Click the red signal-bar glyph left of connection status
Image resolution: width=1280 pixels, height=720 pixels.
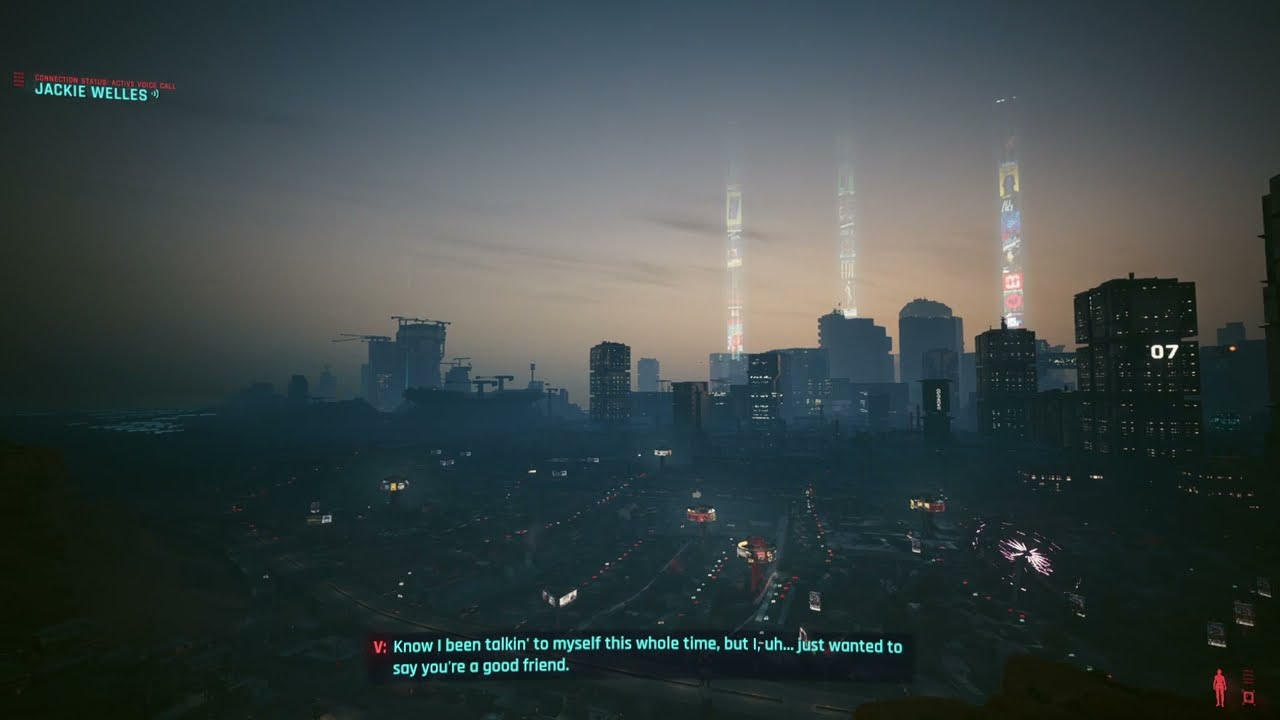click(x=19, y=81)
